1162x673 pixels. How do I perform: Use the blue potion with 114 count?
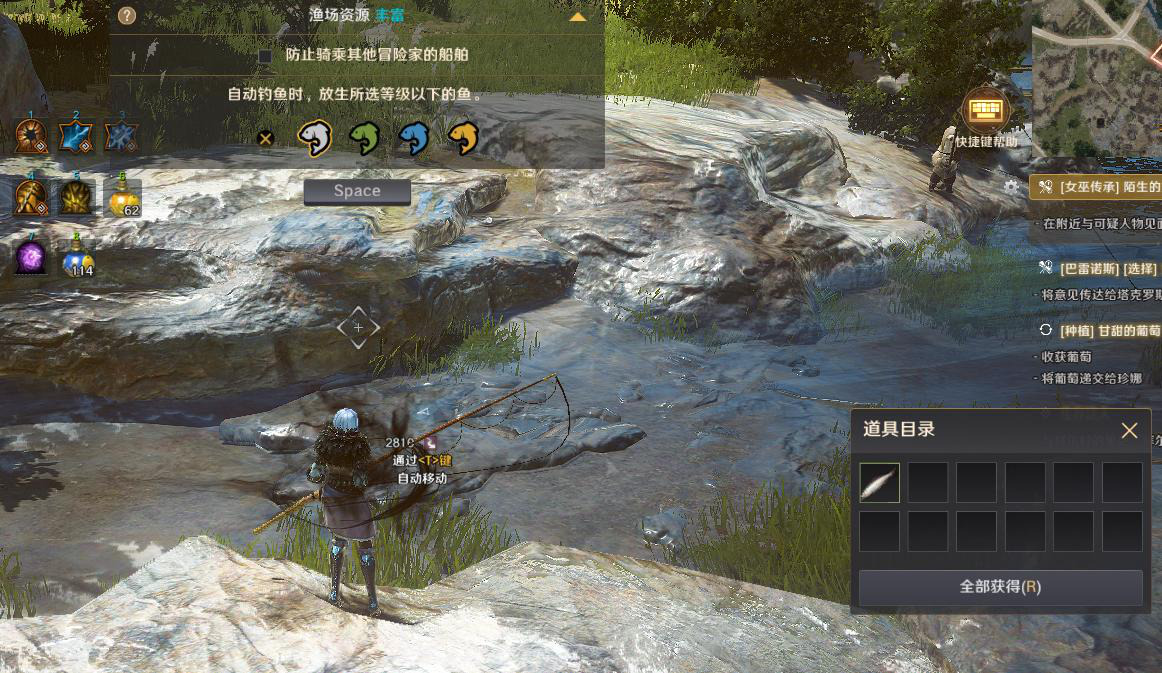tap(78, 258)
